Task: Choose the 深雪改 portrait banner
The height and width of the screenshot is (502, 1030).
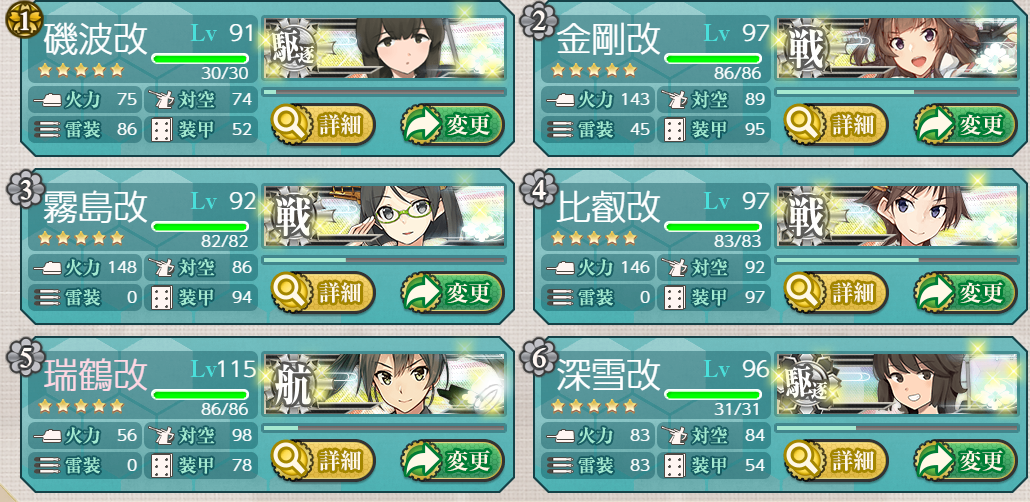Action: tap(898, 384)
